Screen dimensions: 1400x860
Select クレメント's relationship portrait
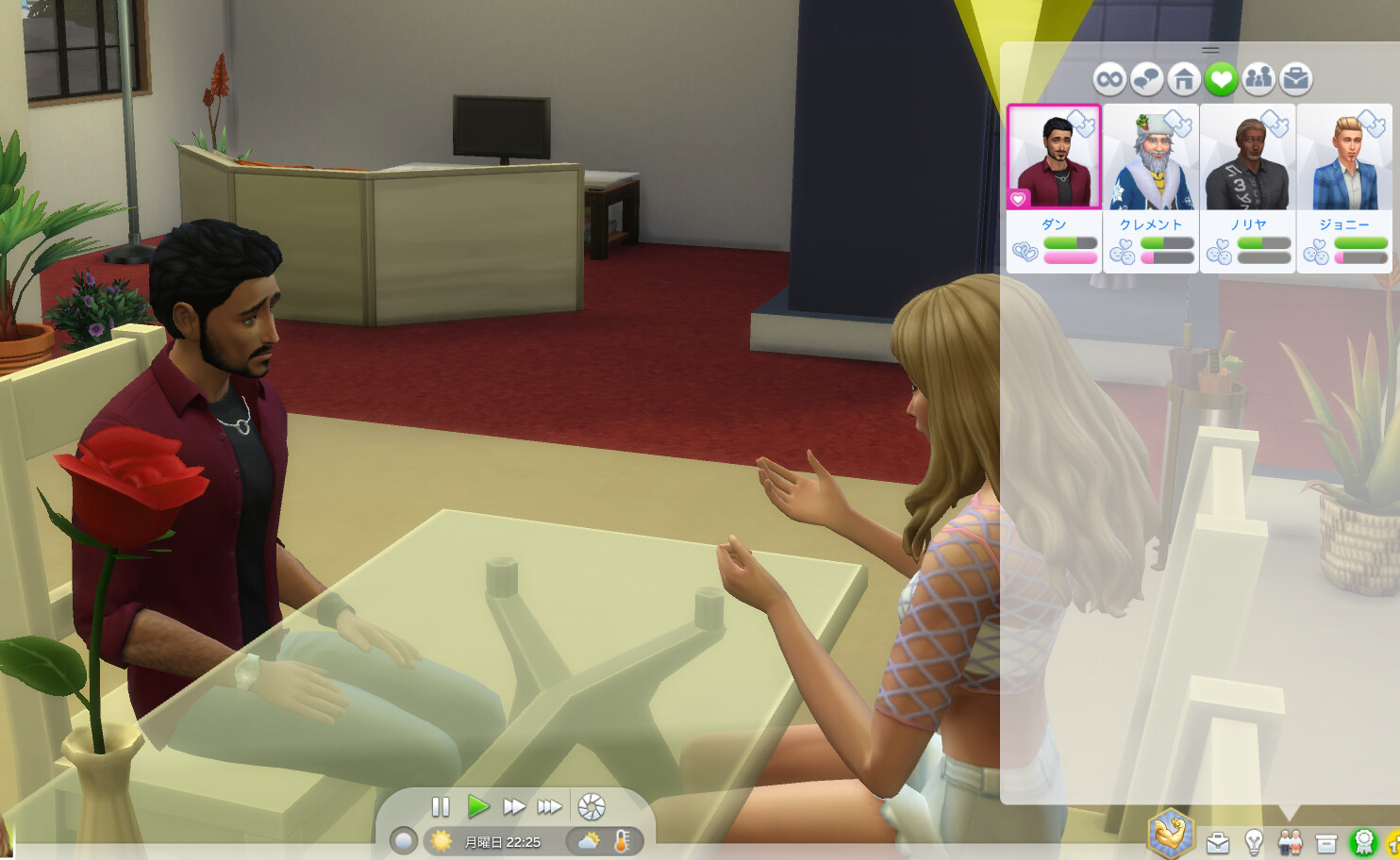(x=1151, y=157)
